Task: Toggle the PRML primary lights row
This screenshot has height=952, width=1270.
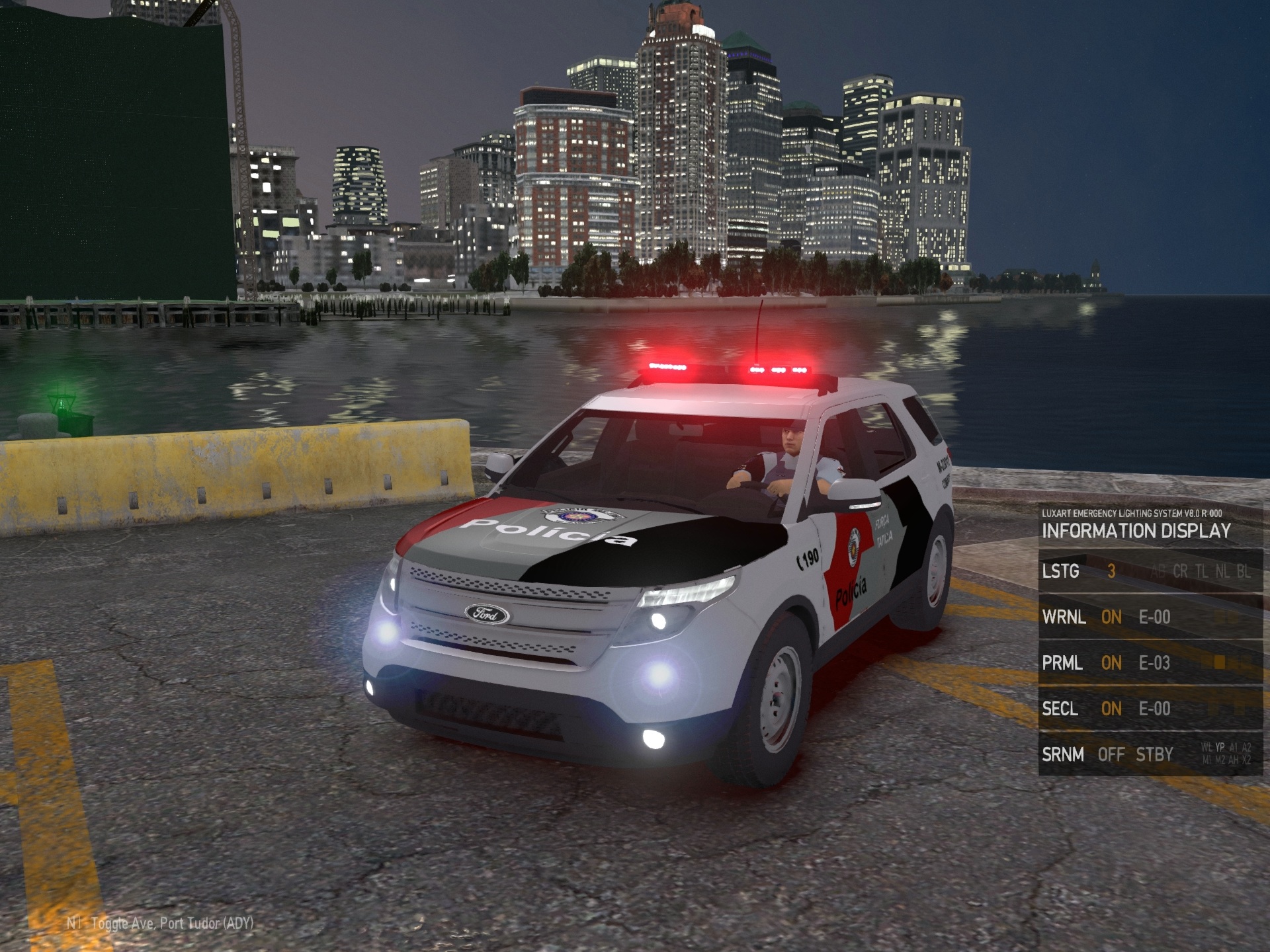Action: pos(1148,662)
